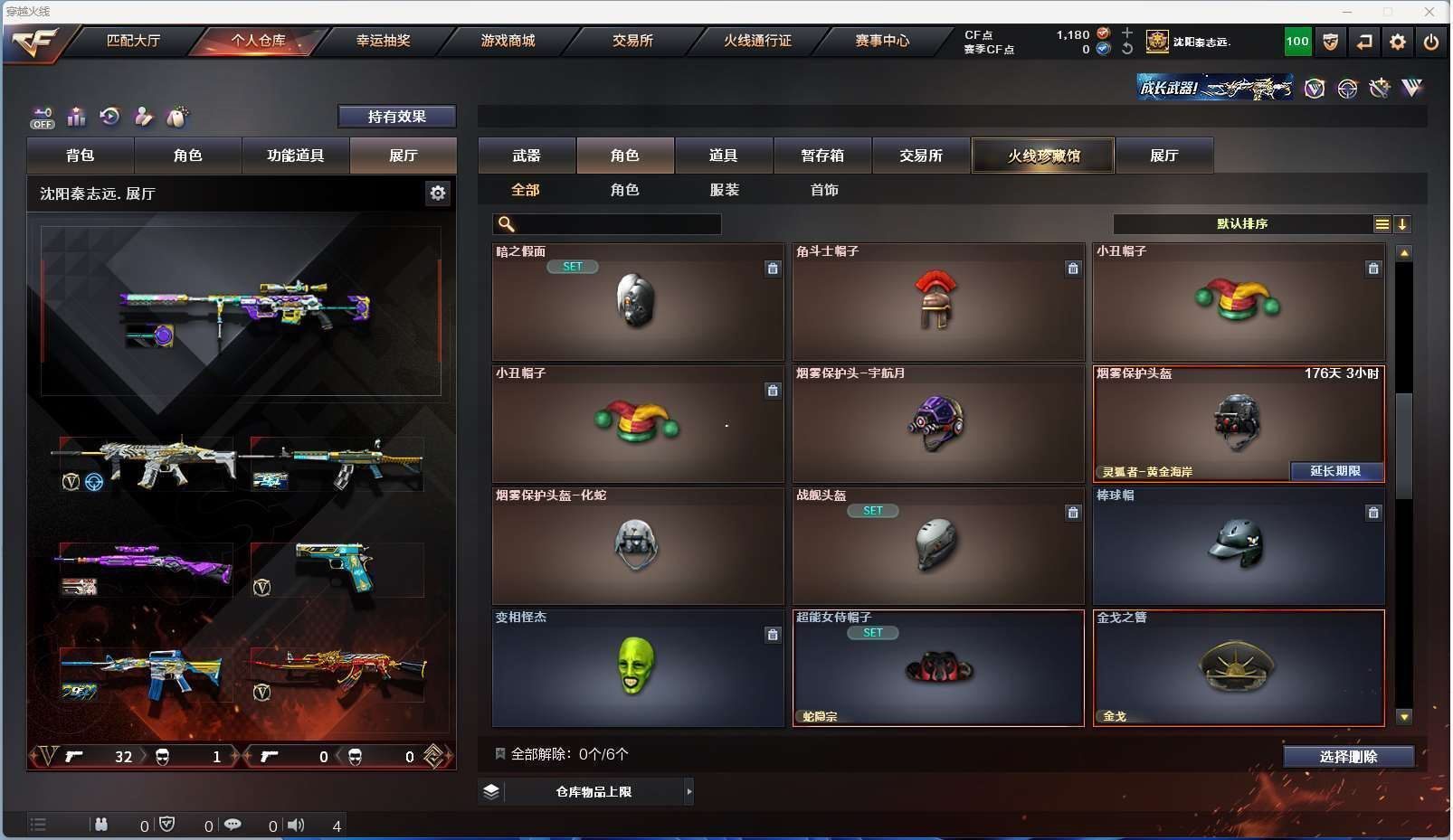
Task: Open the 功能道具 function items tab
Action: click(x=295, y=156)
